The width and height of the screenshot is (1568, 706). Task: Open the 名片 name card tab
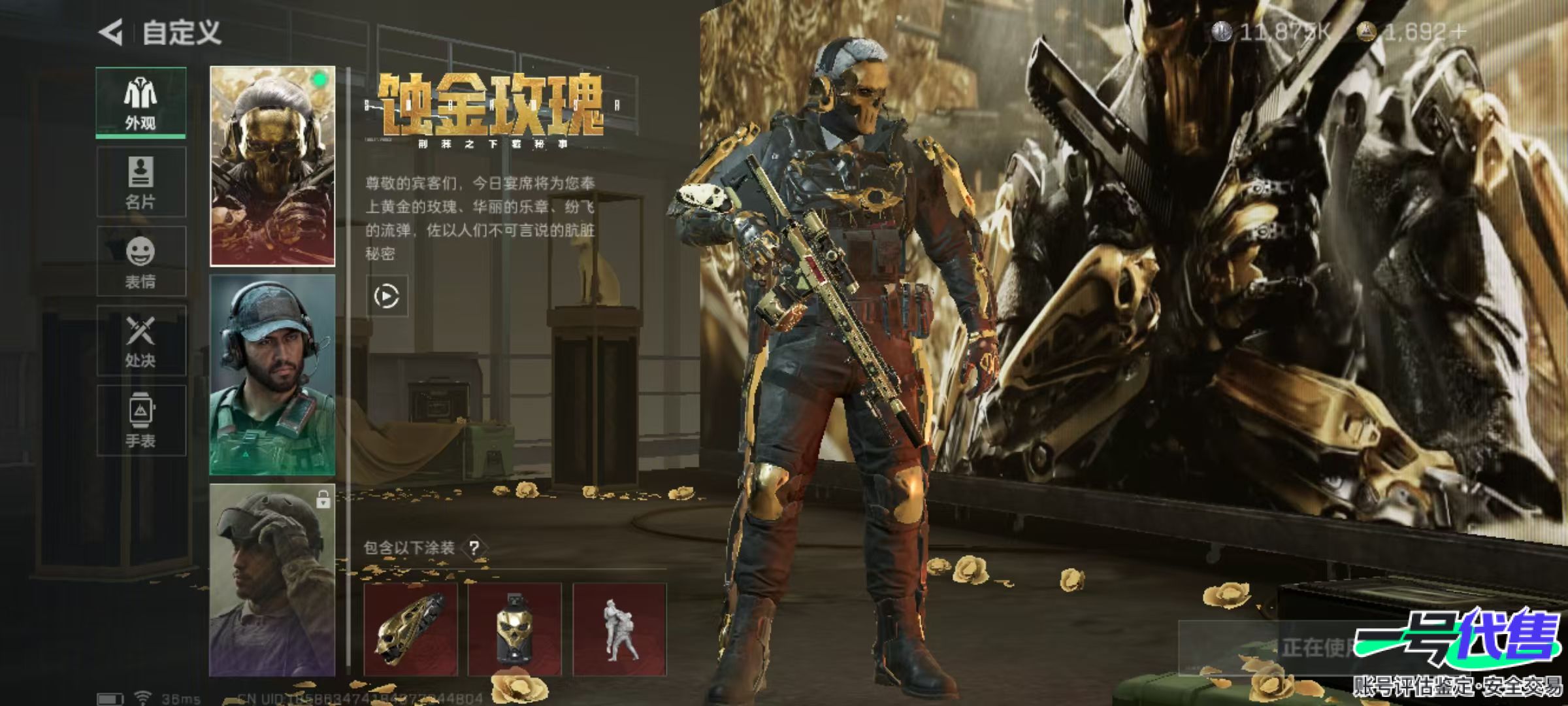[141, 182]
